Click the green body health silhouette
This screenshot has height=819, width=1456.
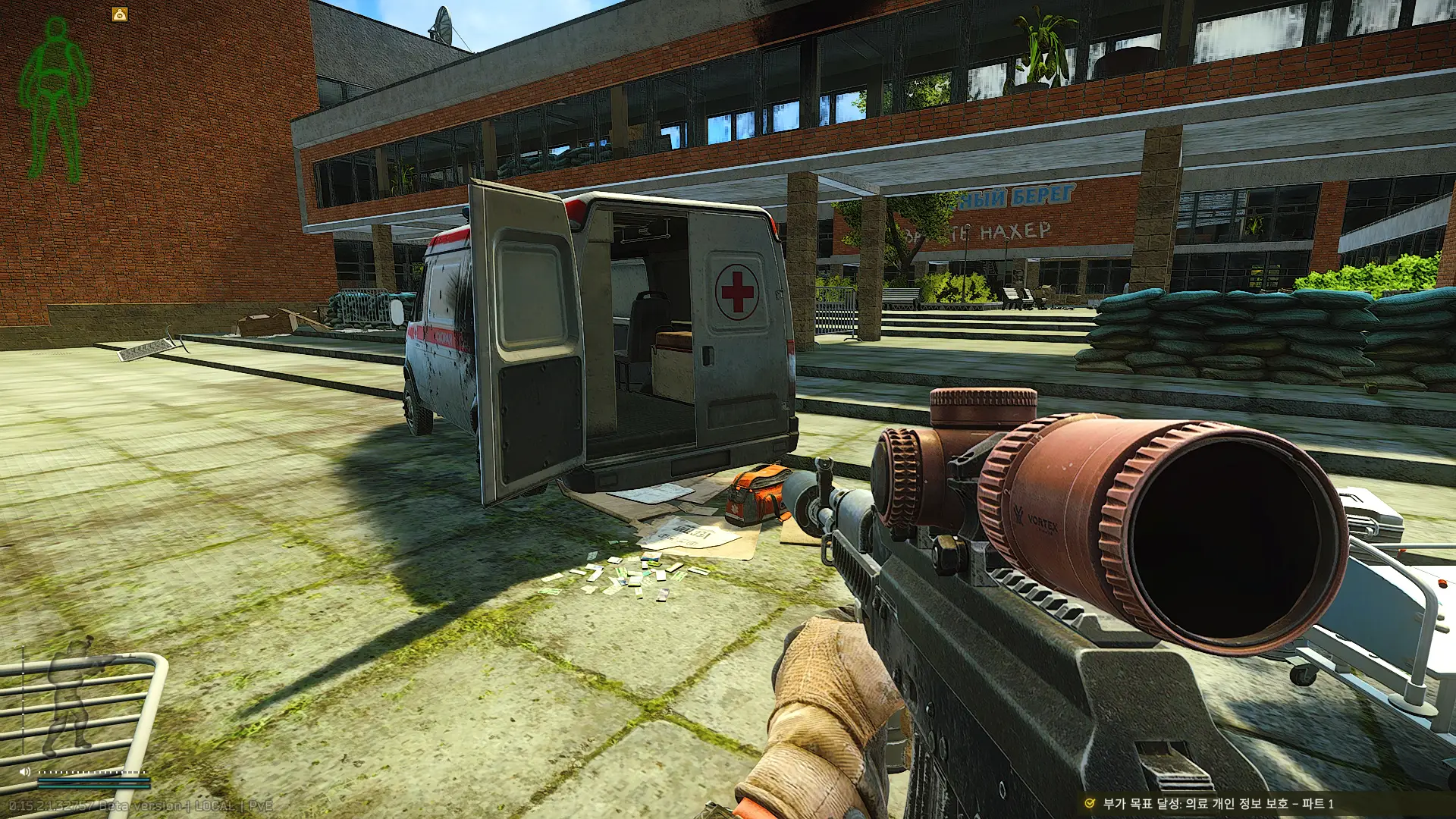[55, 99]
